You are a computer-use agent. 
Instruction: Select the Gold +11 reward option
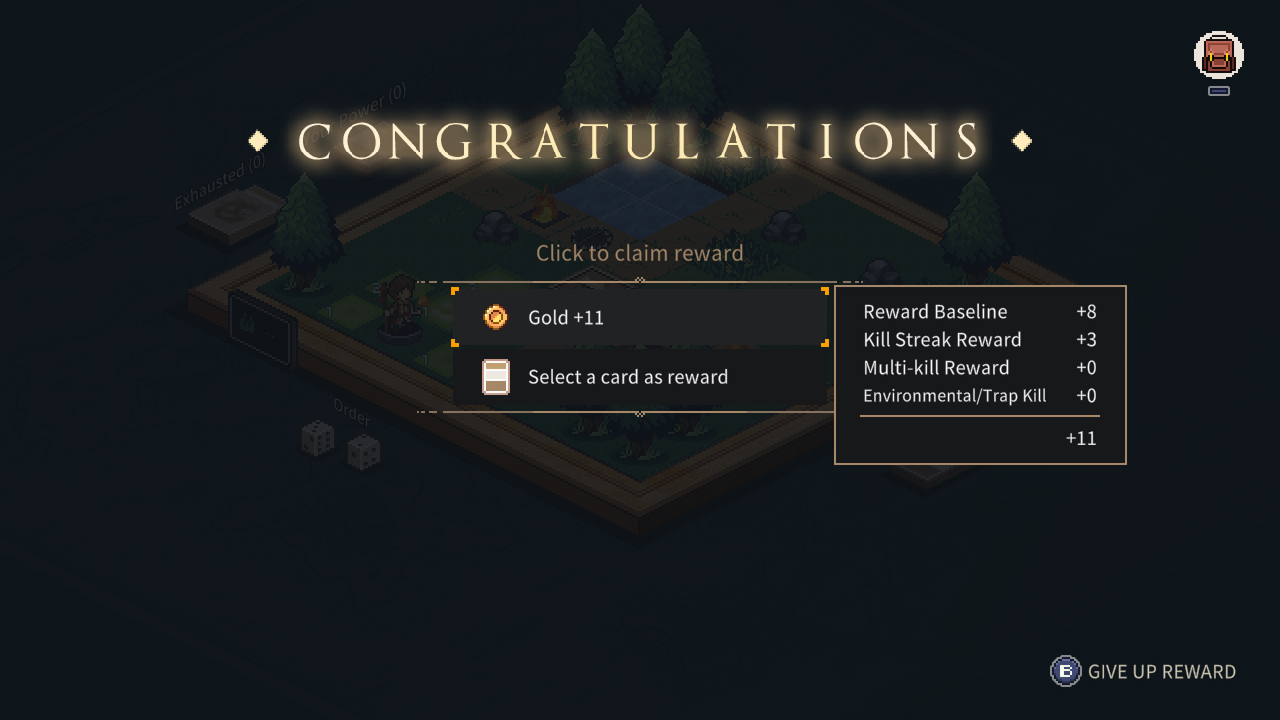click(x=640, y=317)
